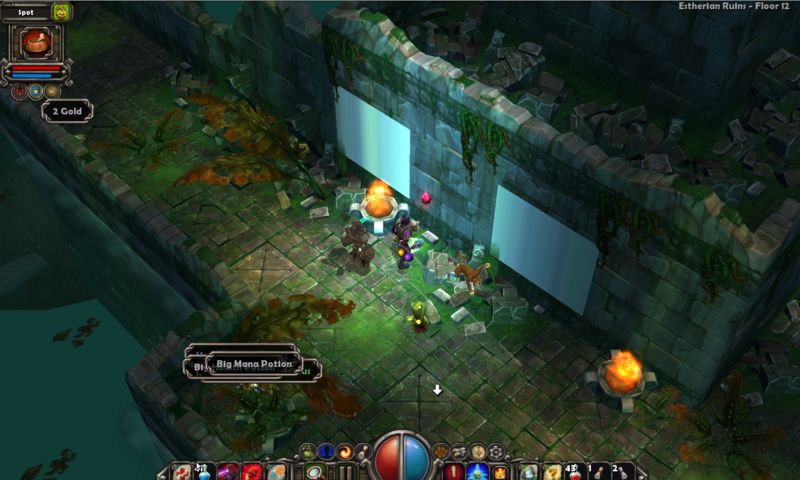Select the orange fire swirl icon
The width and height of the screenshot is (800, 480).
click(345, 451)
